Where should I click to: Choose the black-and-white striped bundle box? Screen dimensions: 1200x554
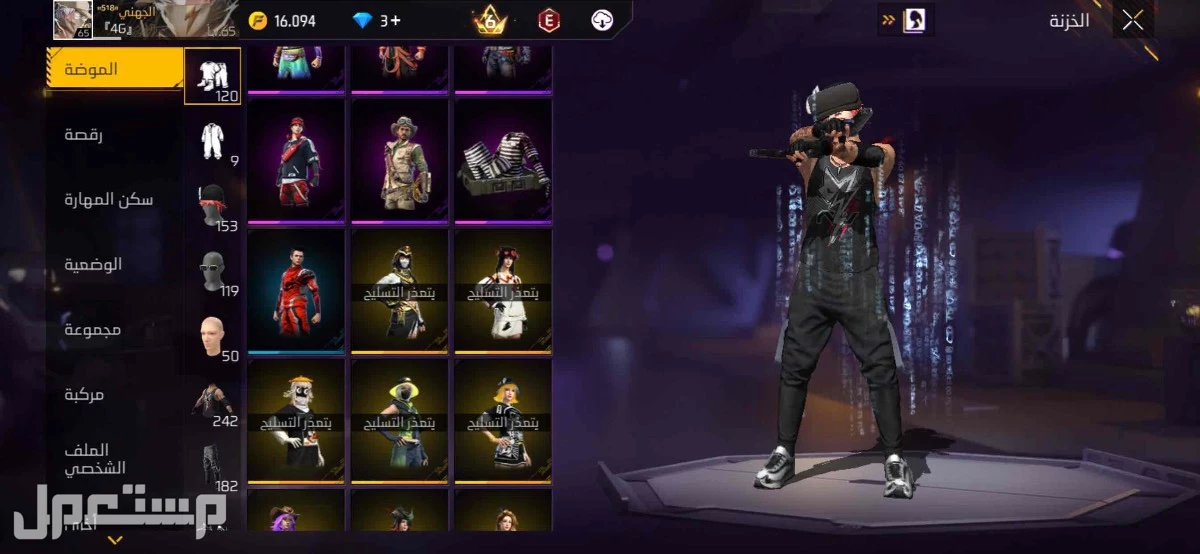(x=503, y=160)
